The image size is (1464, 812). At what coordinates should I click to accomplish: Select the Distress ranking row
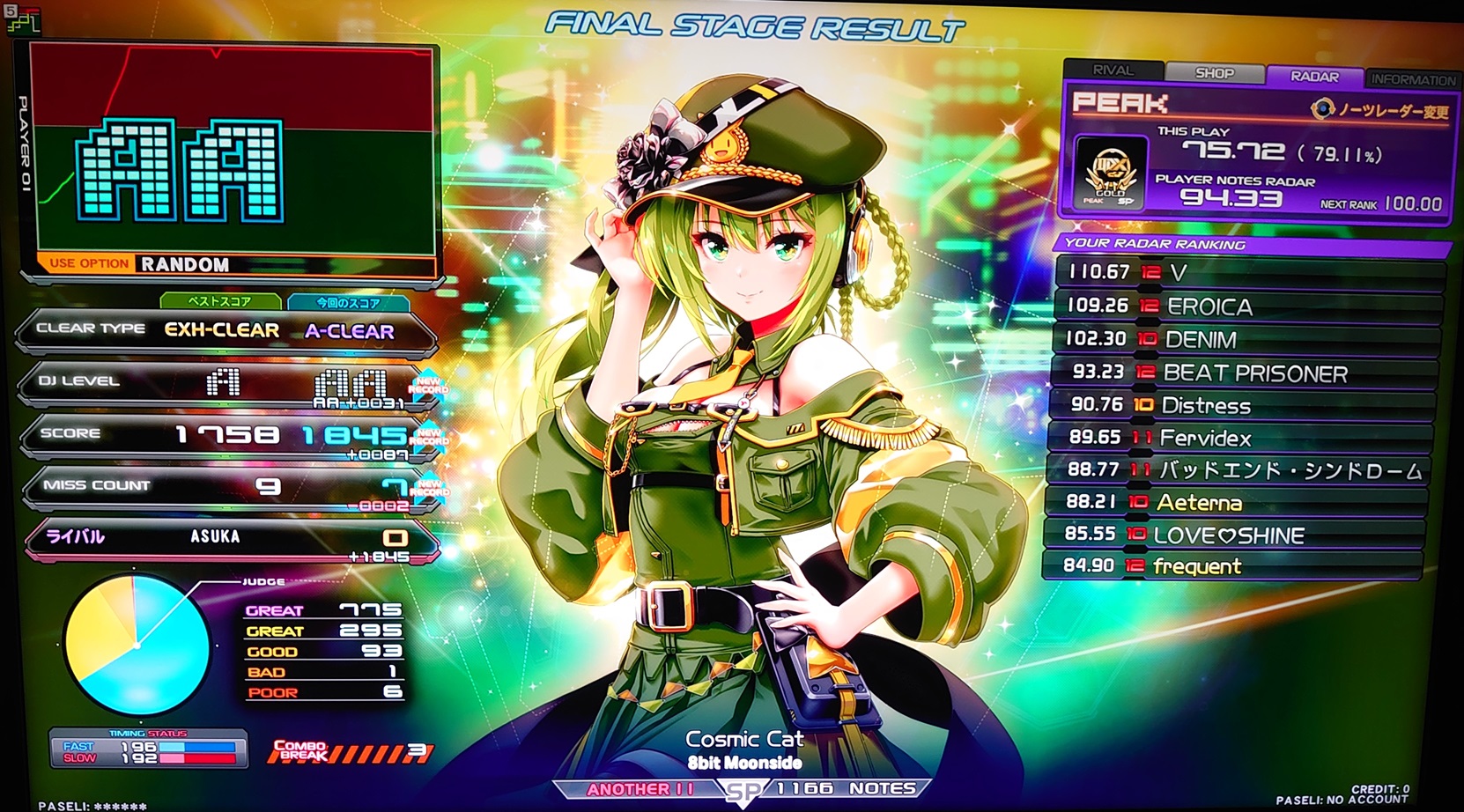[x=1244, y=405]
